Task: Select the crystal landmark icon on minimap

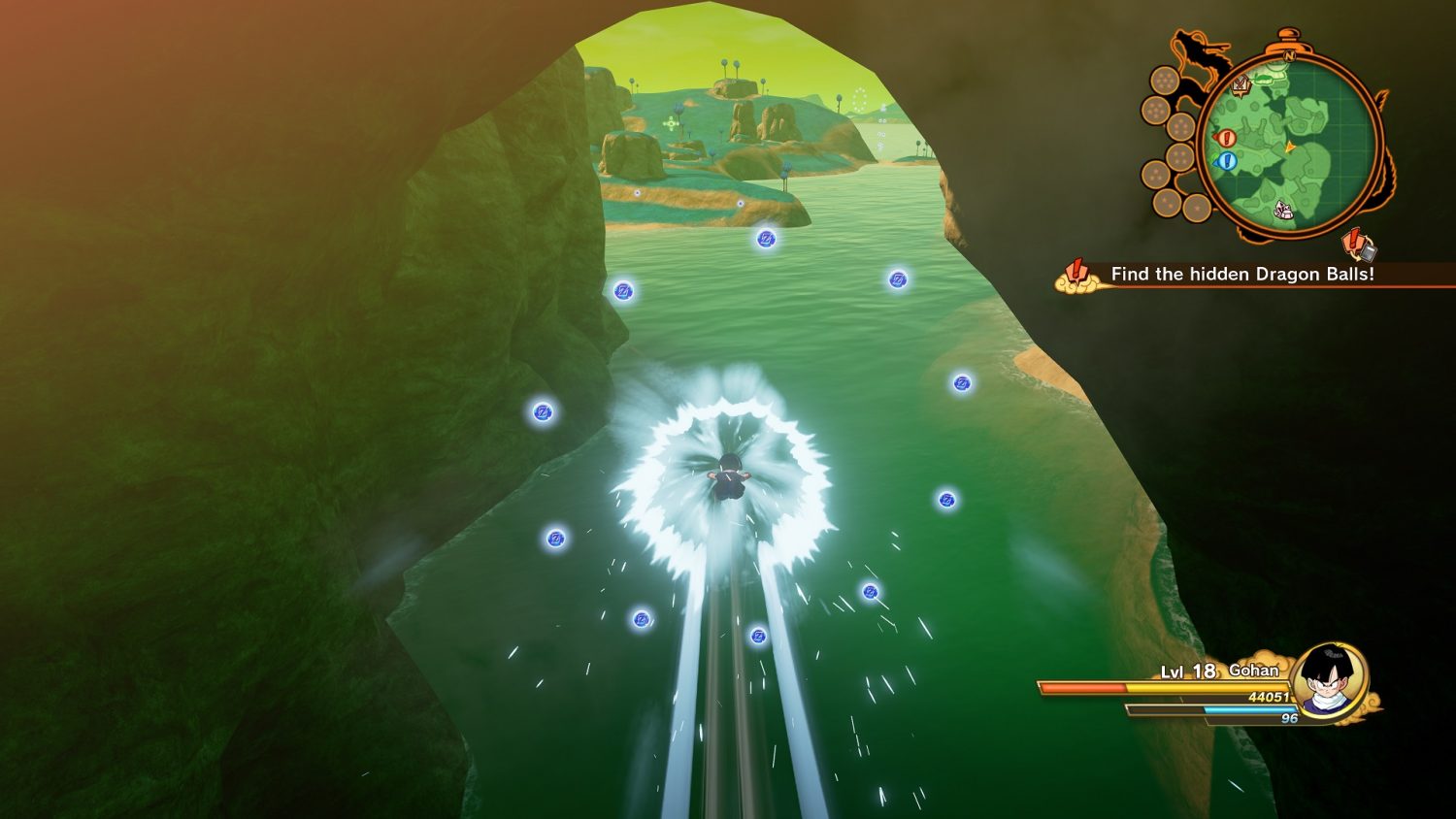Action: (1284, 208)
